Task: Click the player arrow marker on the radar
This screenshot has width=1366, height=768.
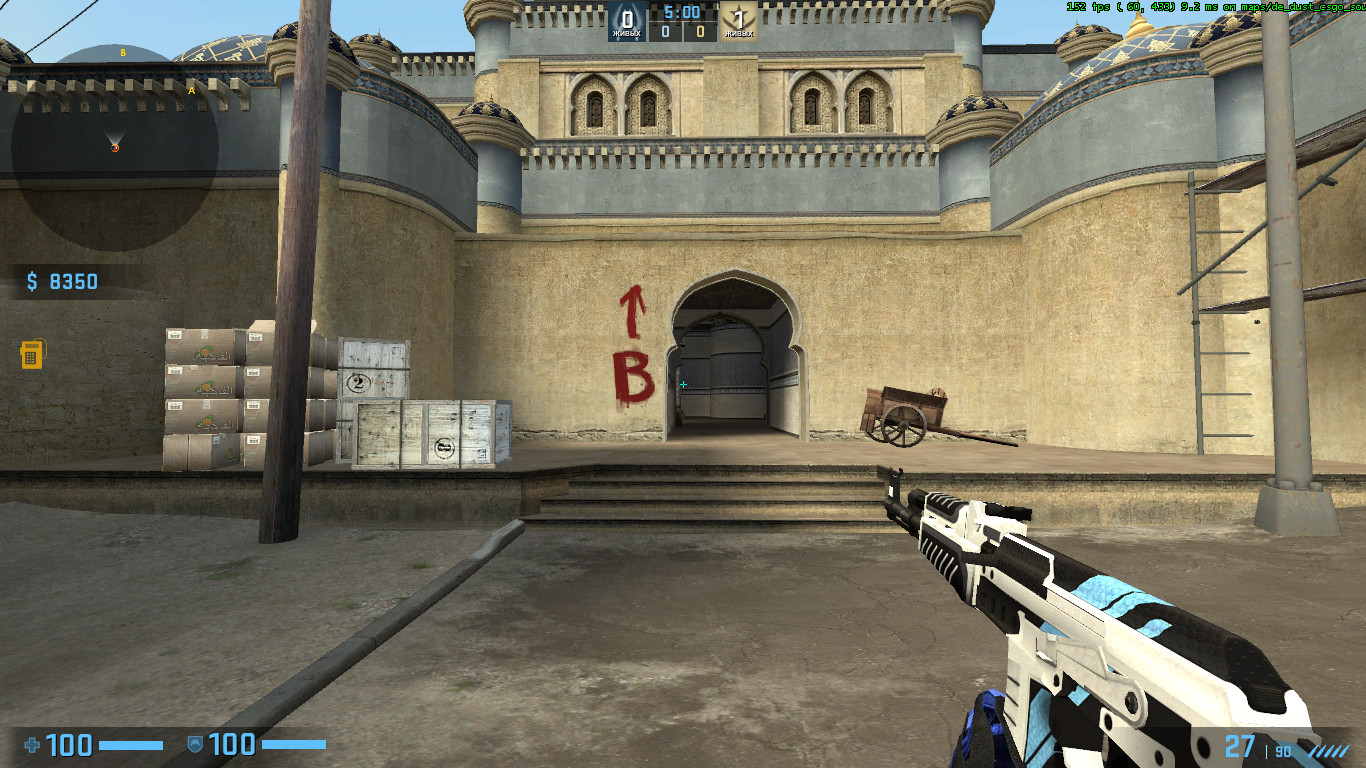Action: [113, 137]
